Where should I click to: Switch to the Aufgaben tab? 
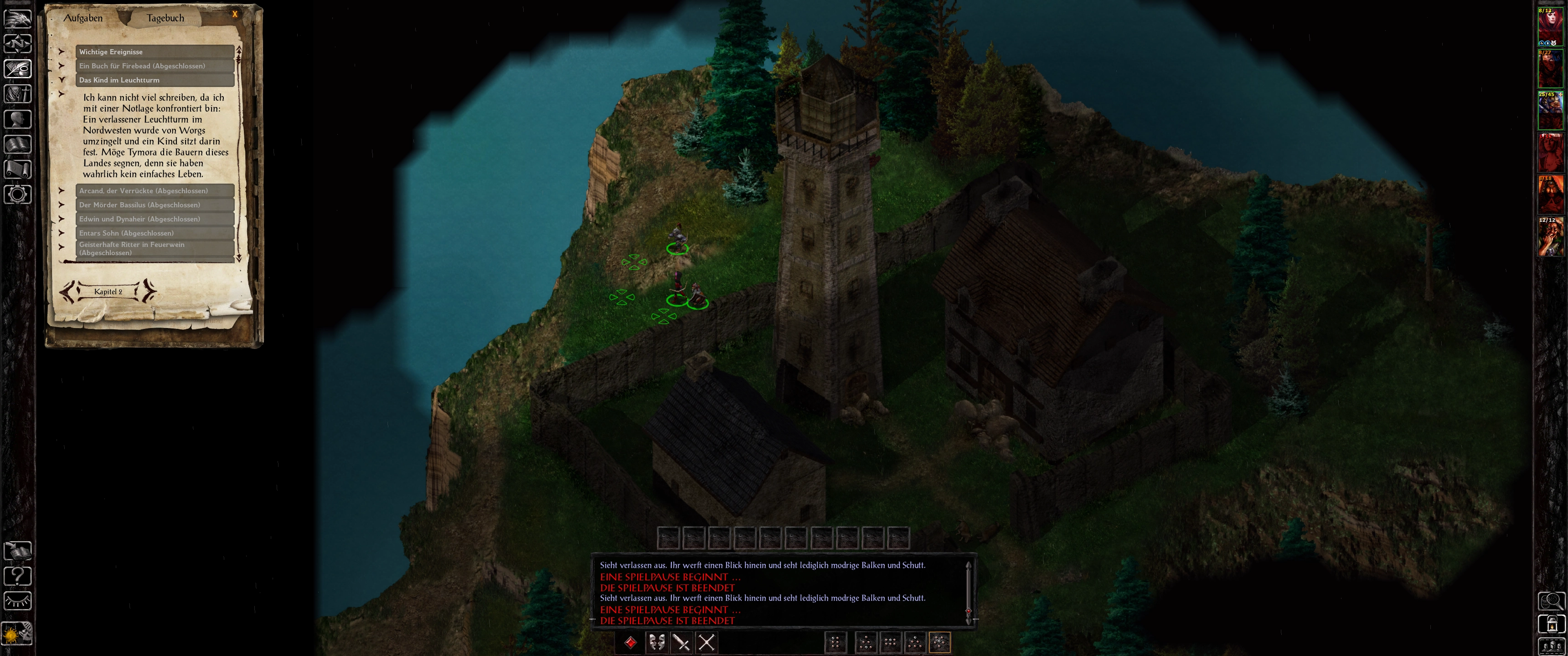point(83,18)
